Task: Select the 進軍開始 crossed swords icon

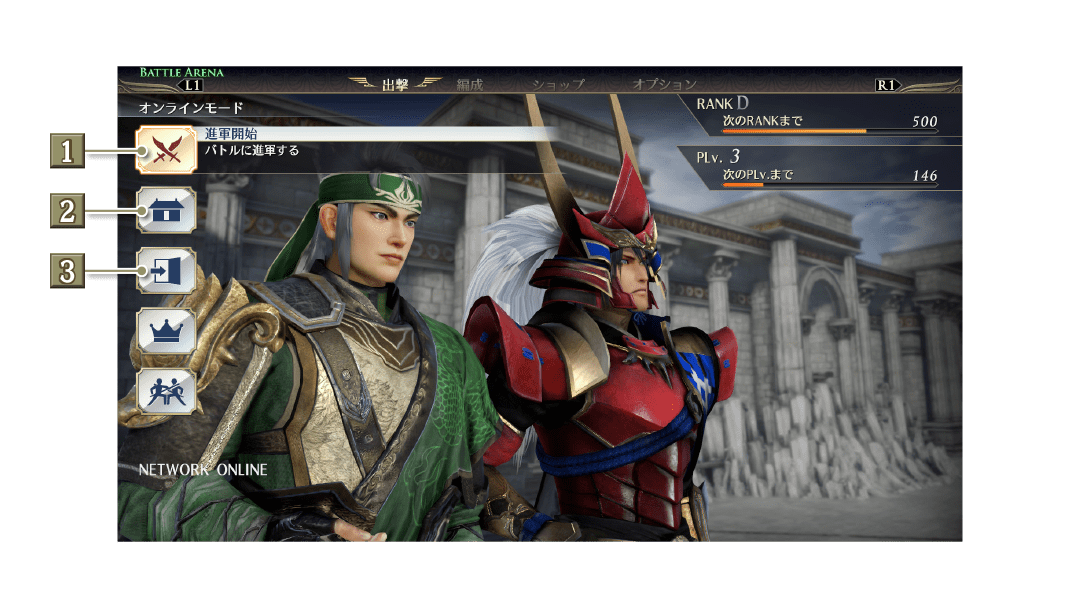Action: pos(166,151)
